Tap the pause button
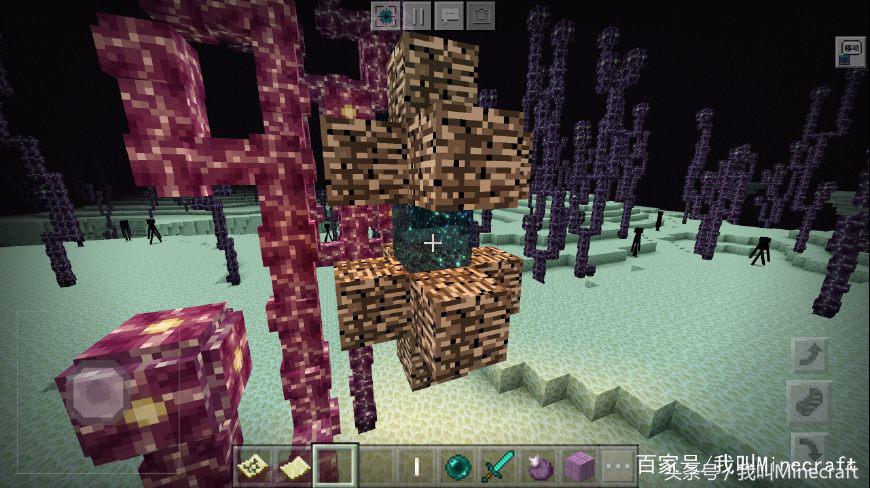The width and height of the screenshot is (870, 488). pos(417,15)
